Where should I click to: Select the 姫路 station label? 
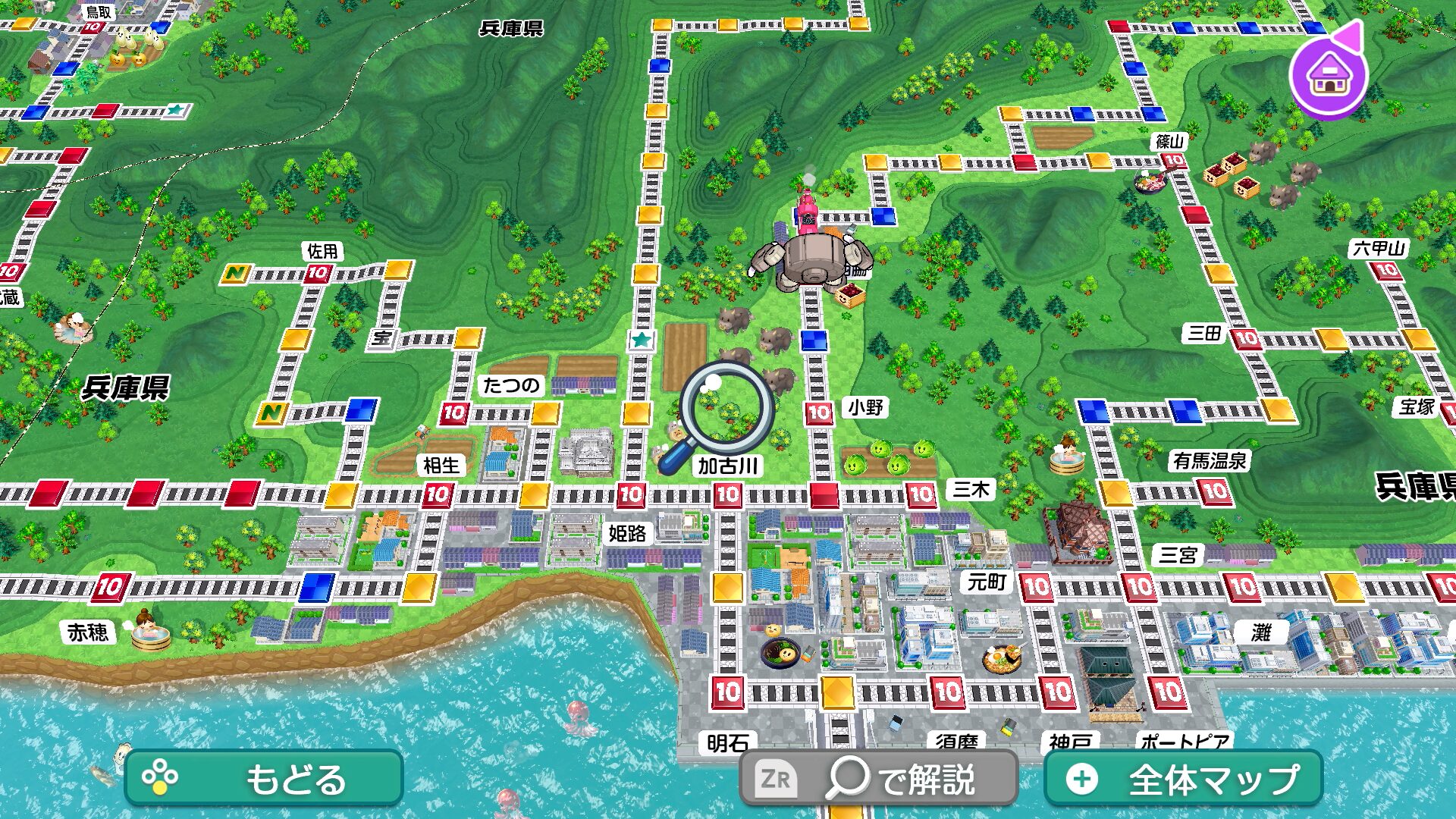(627, 533)
